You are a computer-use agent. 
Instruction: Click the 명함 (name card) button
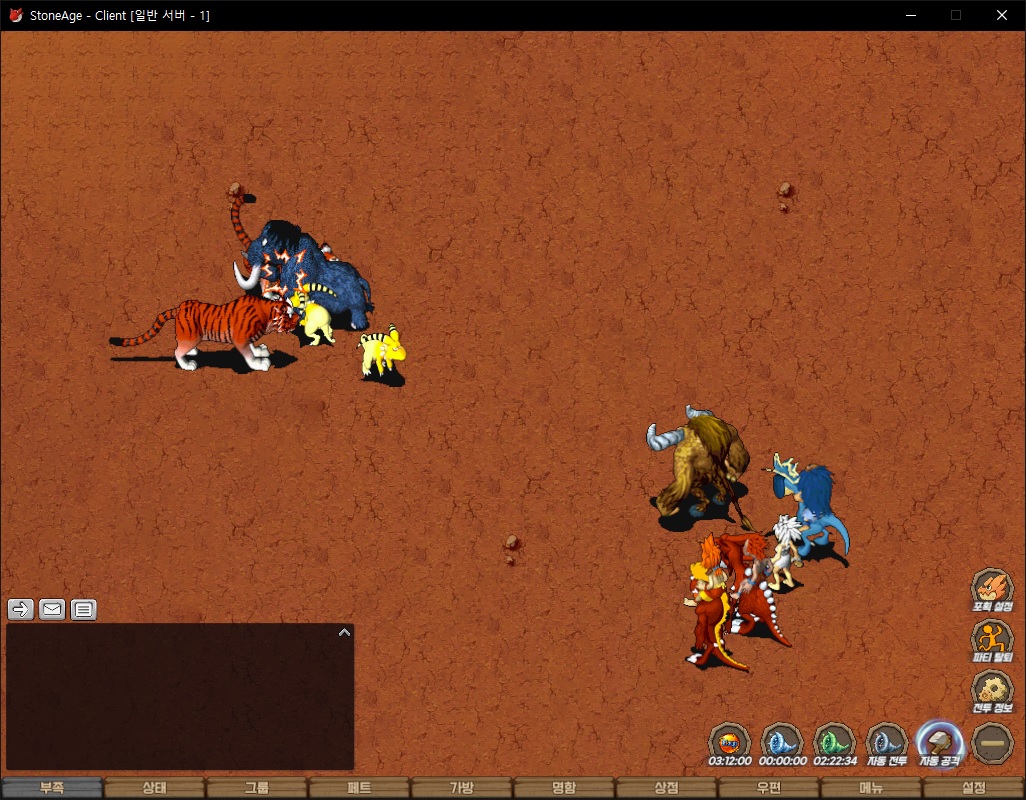[564, 788]
